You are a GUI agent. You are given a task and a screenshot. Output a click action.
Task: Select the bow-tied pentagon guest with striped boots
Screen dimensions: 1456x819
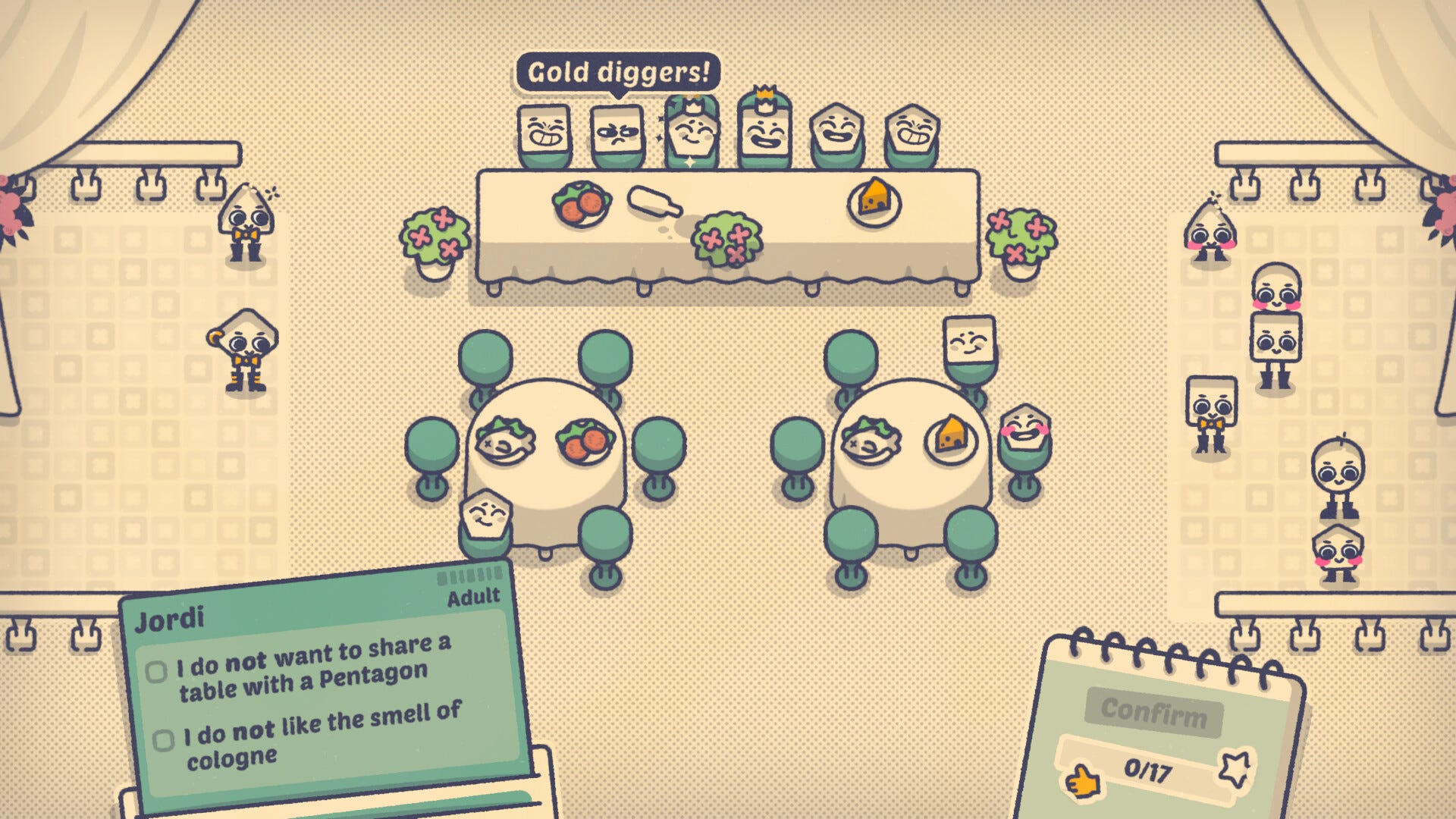point(245,349)
